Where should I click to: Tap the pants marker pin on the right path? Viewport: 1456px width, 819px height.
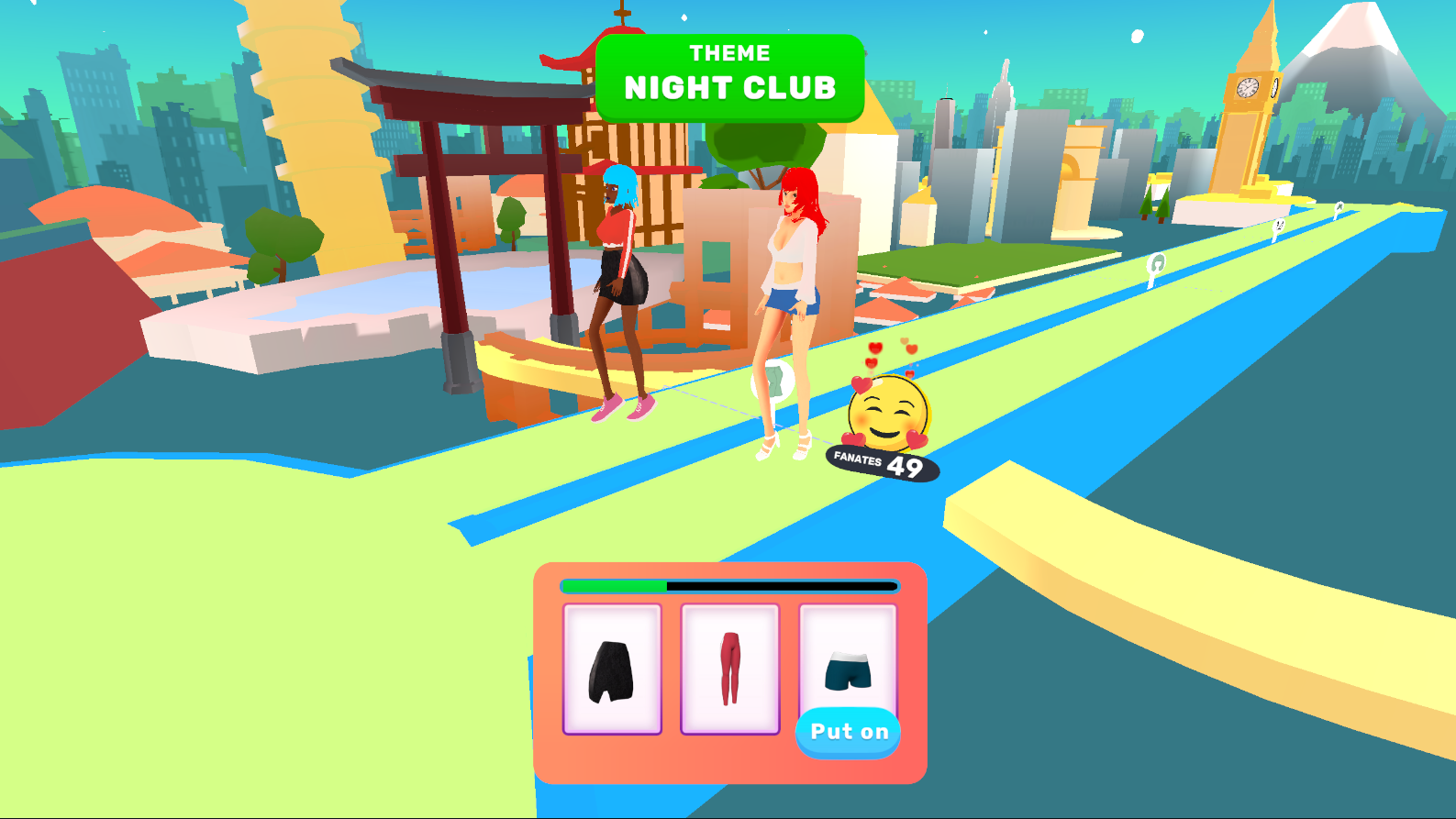tap(1279, 225)
